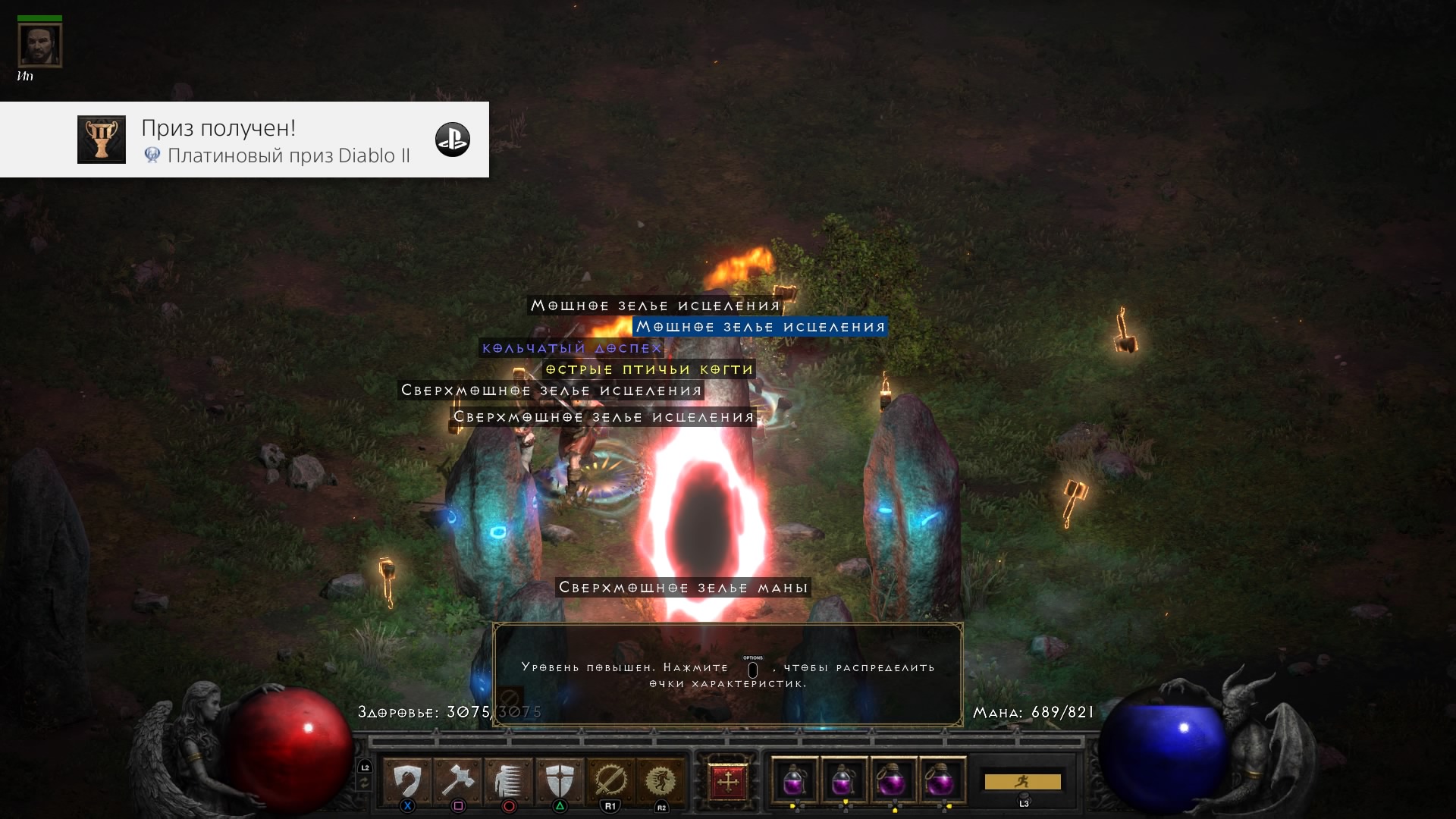Viewport: 1456px width, 819px height.
Task: Click the mercenary portrait
Action: 39,45
